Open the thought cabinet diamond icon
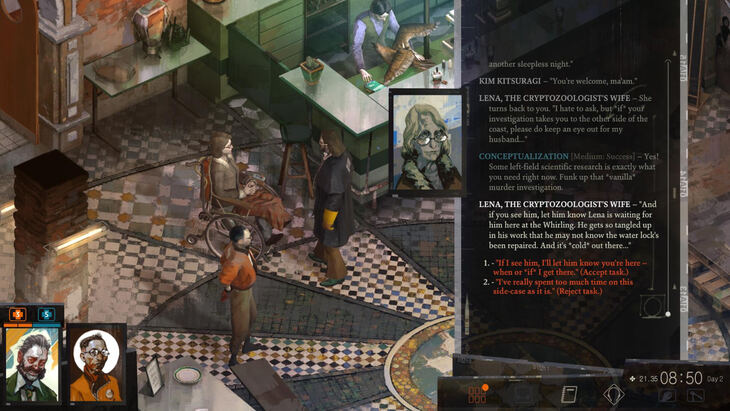730x411 pixels. pyautogui.click(x=613, y=394)
